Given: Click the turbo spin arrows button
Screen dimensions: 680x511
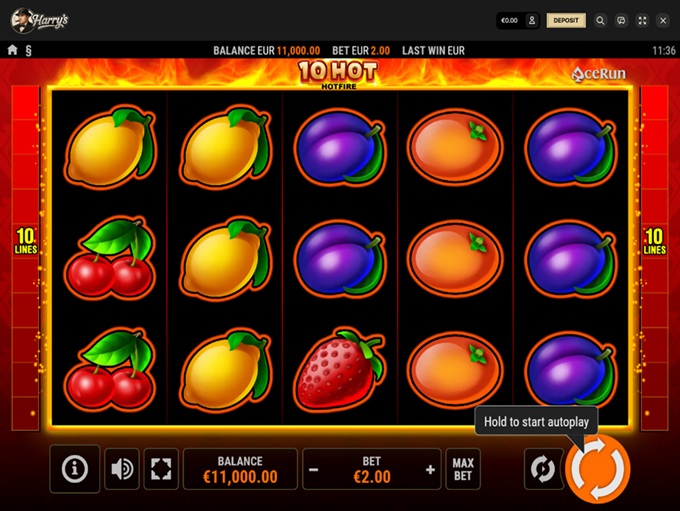Looking at the screenshot, I should (542, 468).
